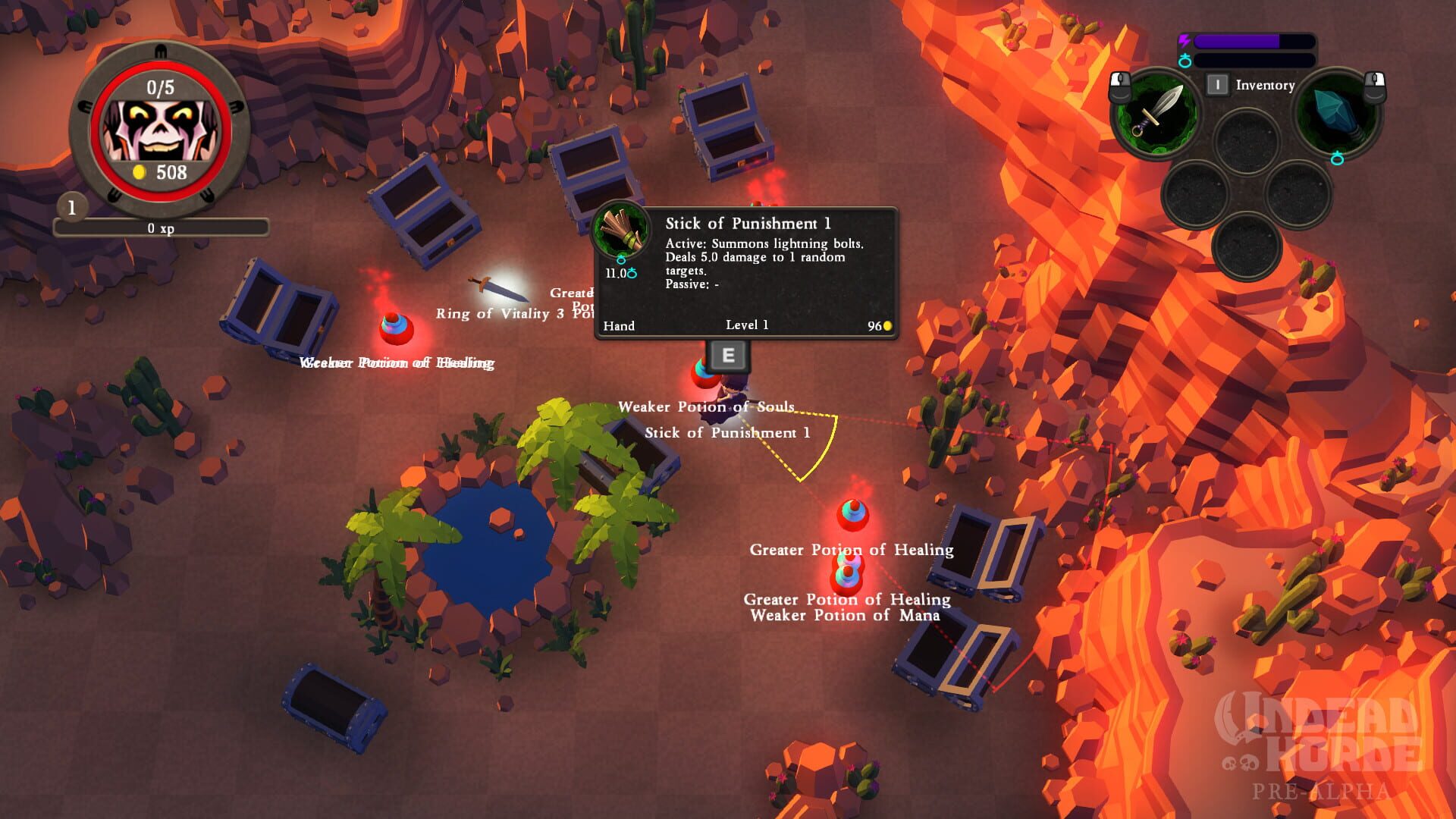Click the skull-faced necromancer portrait
This screenshot has width=1456, height=819.
159,129
